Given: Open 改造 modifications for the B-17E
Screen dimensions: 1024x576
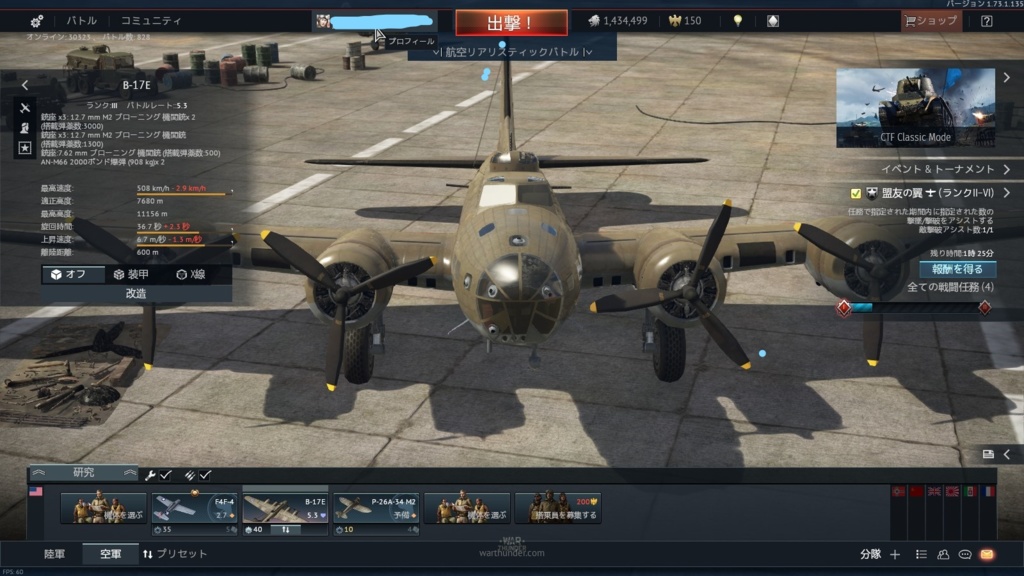Looking at the screenshot, I should coord(136,294).
